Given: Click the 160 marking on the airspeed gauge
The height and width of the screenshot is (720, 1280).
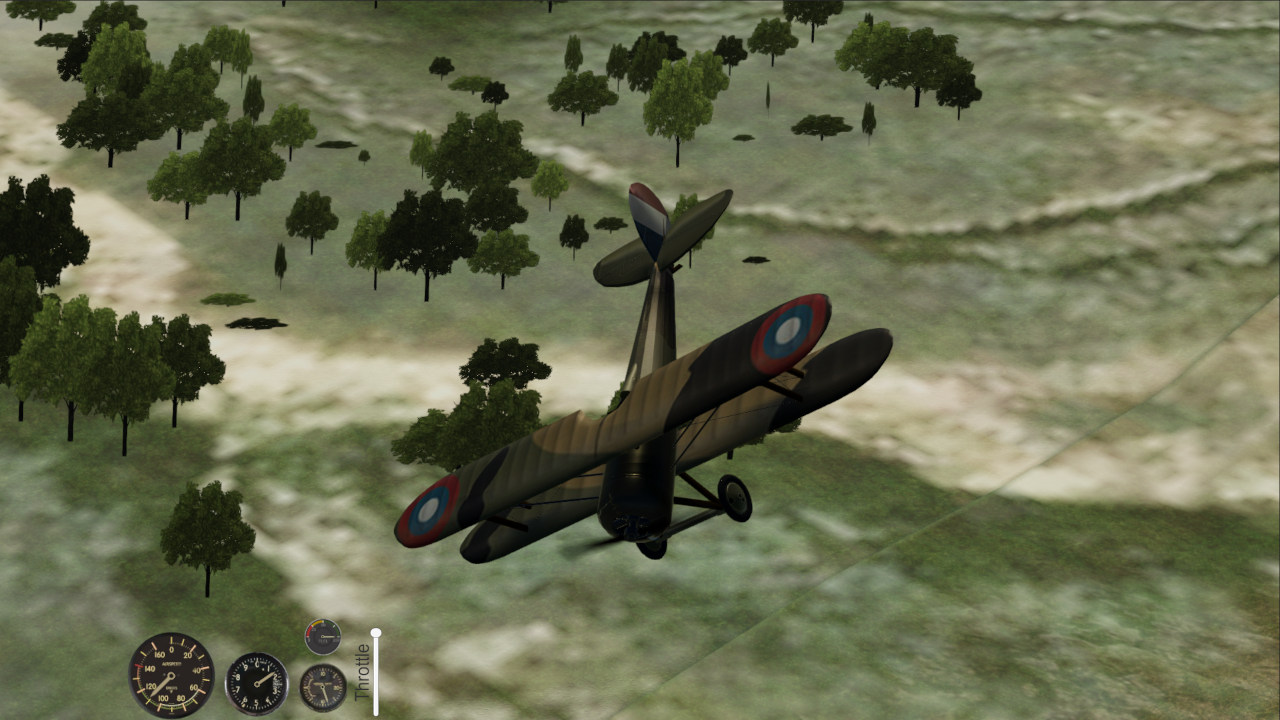Looking at the screenshot, I should pyautogui.click(x=160, y=653).
